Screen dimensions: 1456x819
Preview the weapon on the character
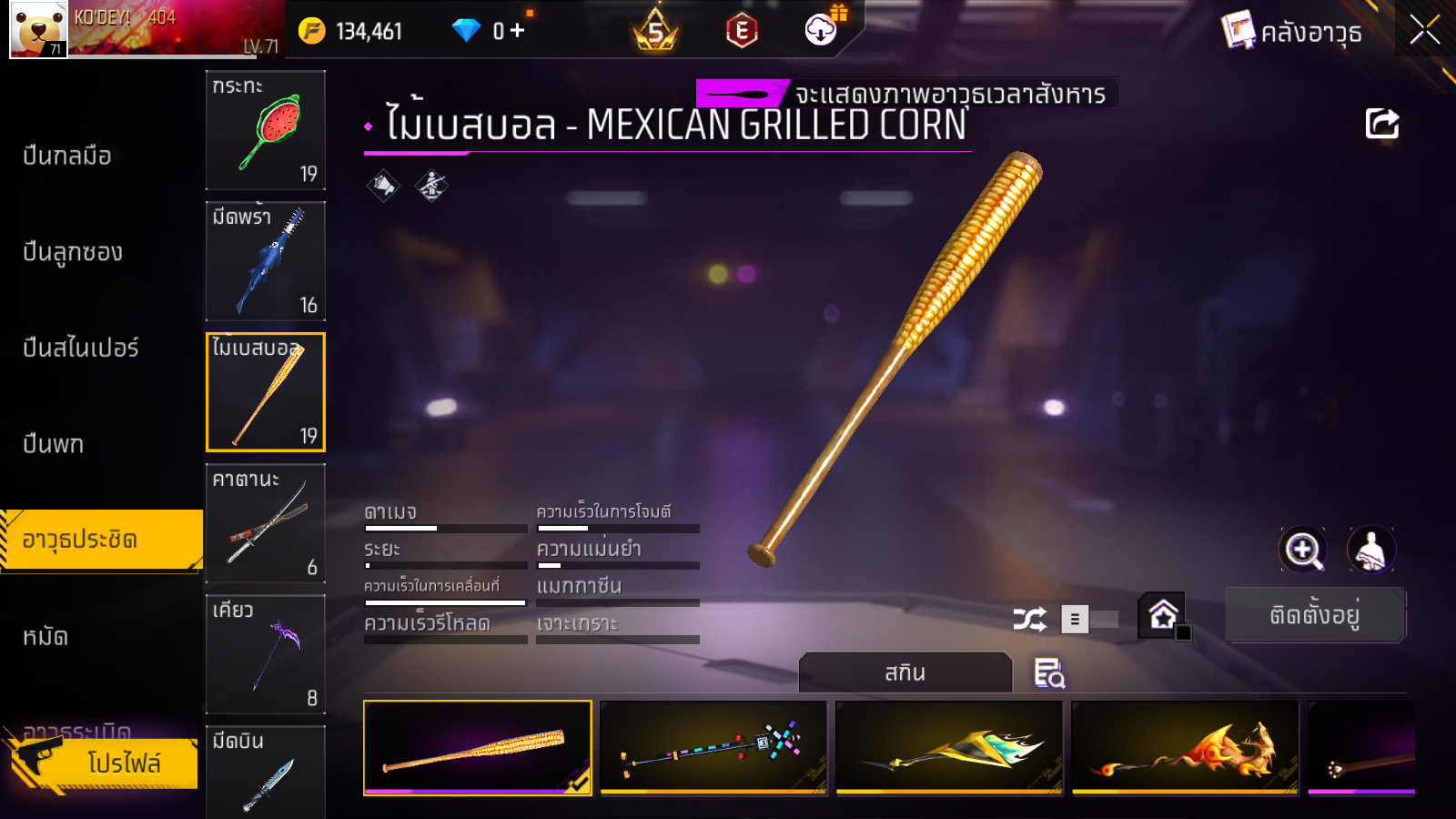tap(1370, 550)
